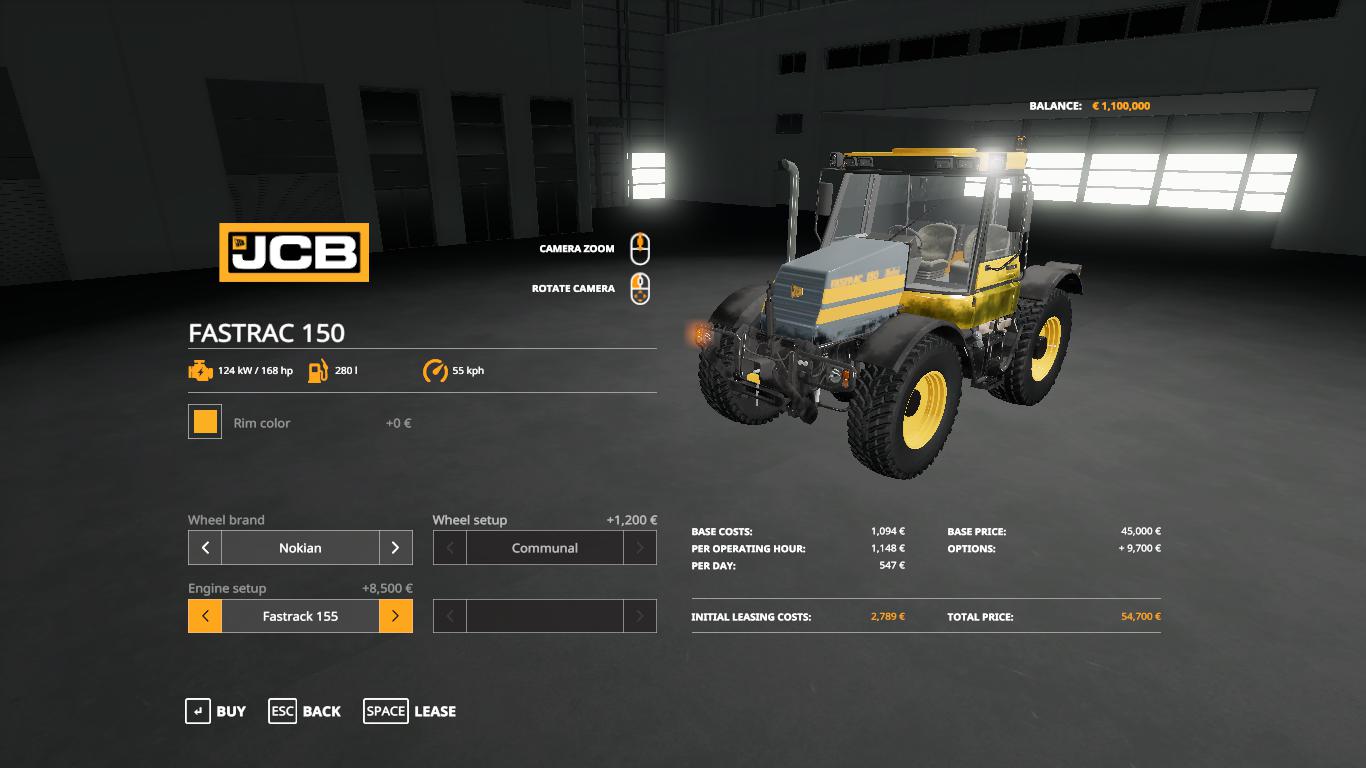Viewport: 1366px width, 768px height.
Task: Switch to next Wheel brand after Nokian
Action: [395, 548]
